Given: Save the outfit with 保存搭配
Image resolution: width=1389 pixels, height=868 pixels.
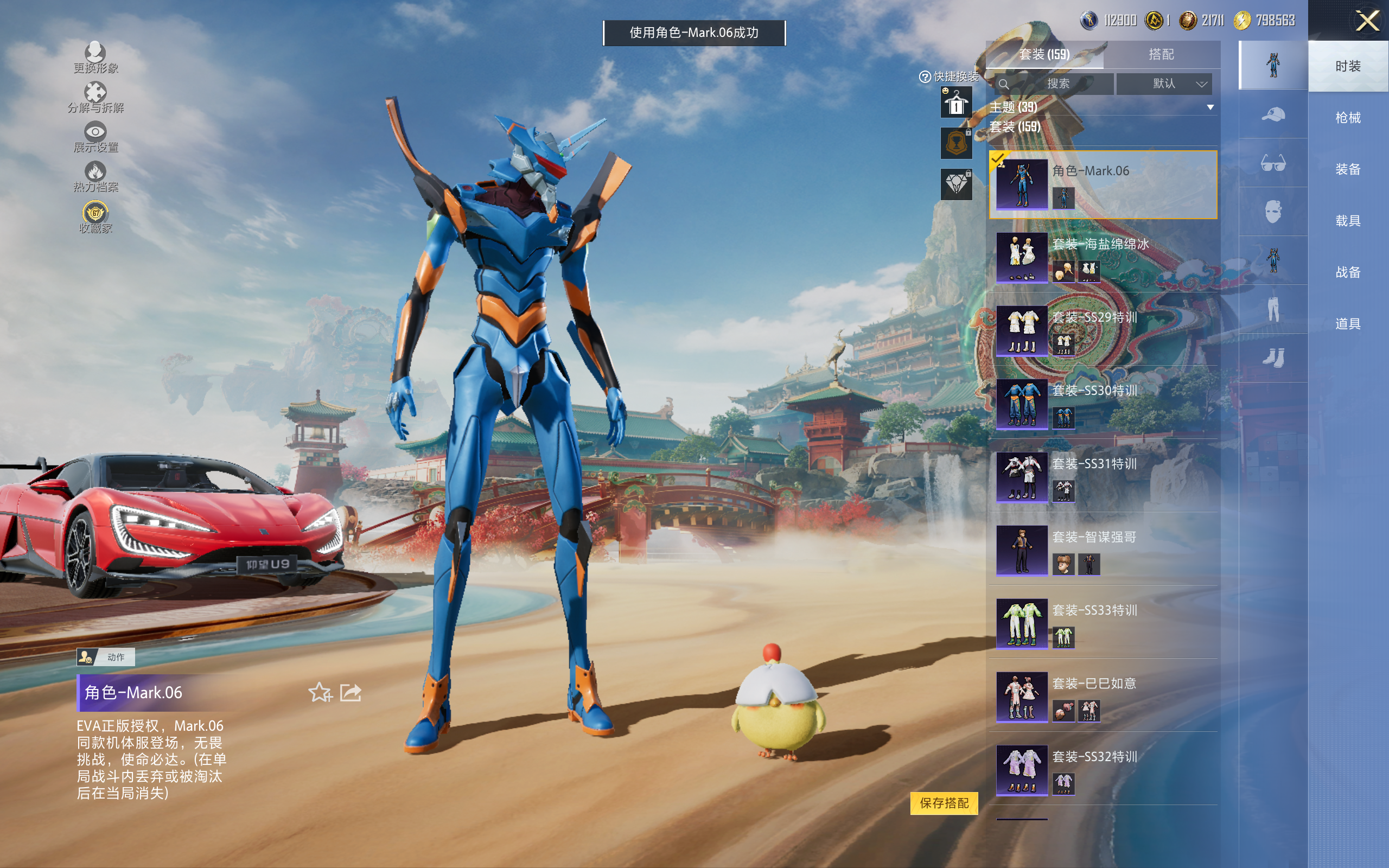Looking at the screenshot, I should click(944, 802).
